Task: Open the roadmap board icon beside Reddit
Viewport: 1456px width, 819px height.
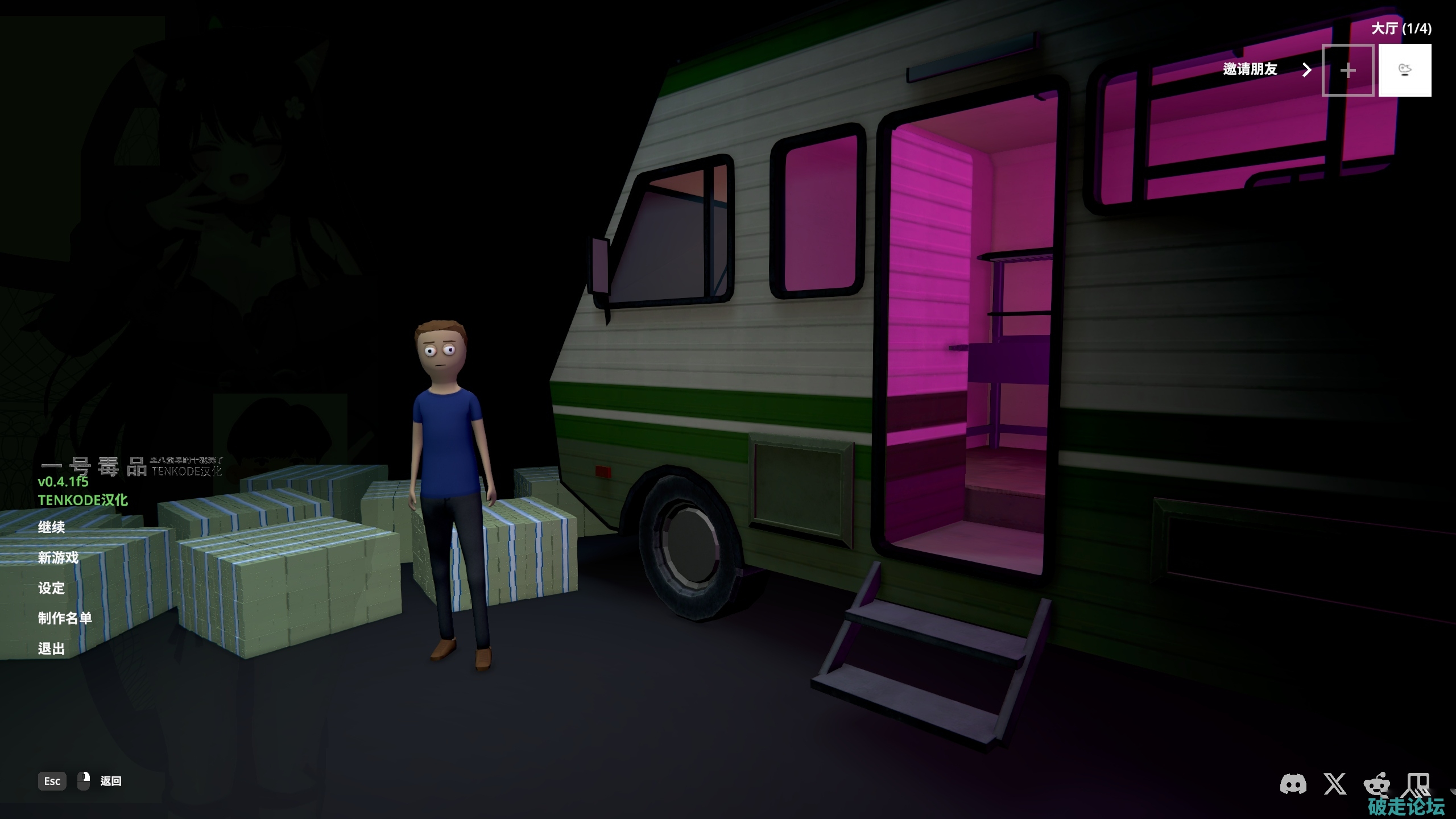Action: (1416, 784)
